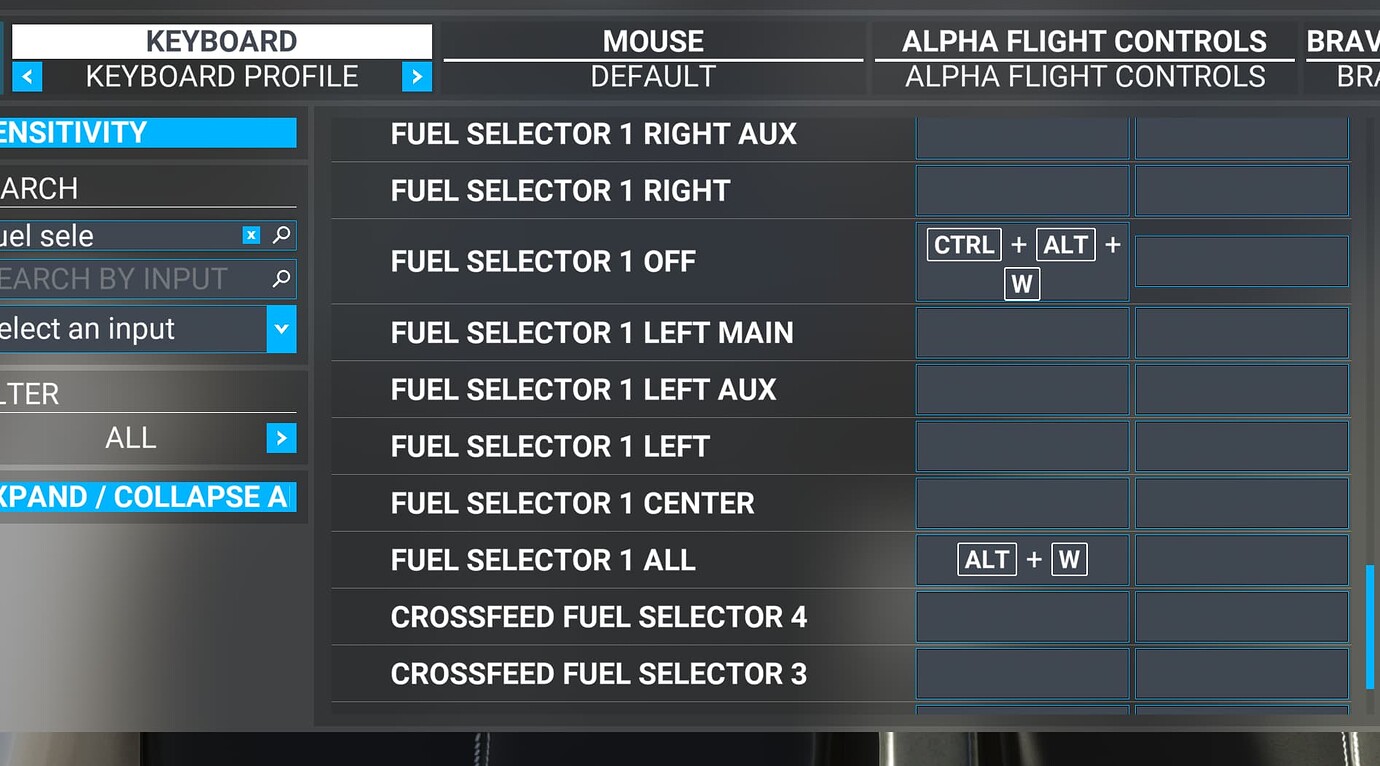
Task: Open the chevron on the input selector
Action: [282, 328]
